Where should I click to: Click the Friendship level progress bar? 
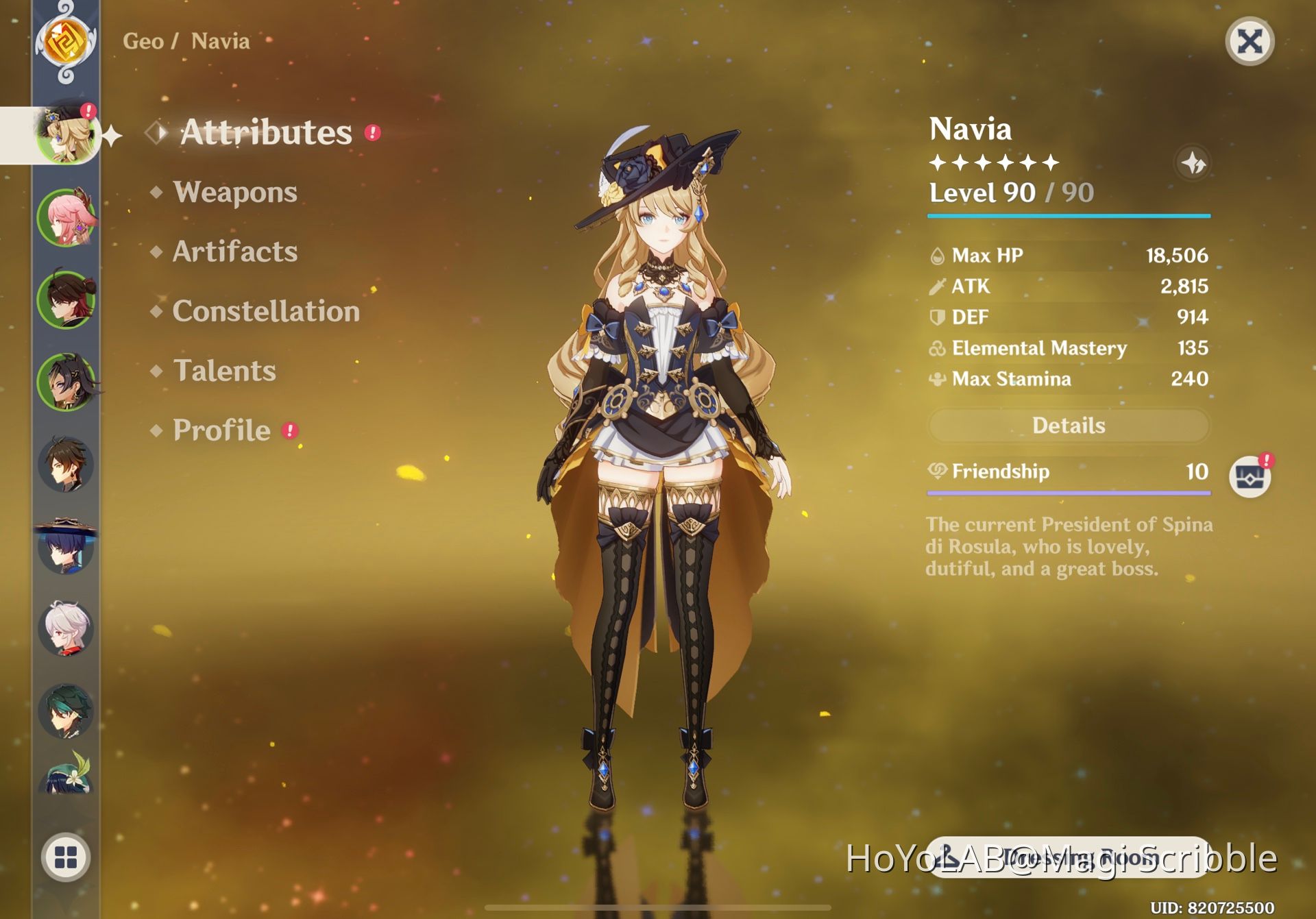[x=1068, y=493]
